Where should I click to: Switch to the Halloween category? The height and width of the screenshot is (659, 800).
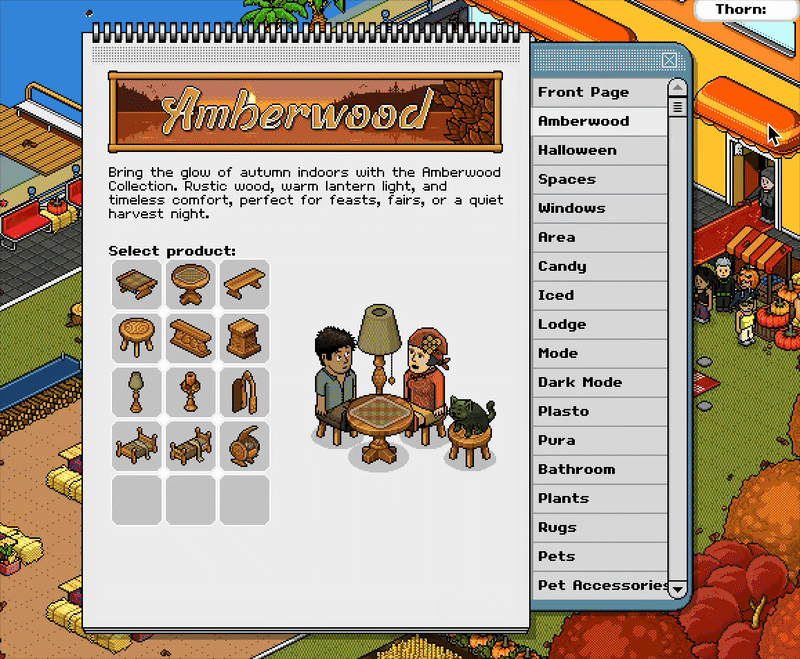(598, 150)
